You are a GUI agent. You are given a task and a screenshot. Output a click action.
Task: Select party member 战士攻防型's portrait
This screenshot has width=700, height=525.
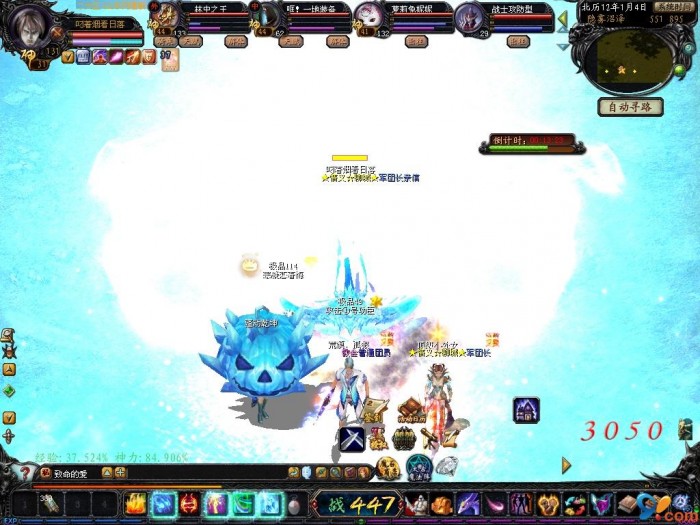(x=470, y=18)
